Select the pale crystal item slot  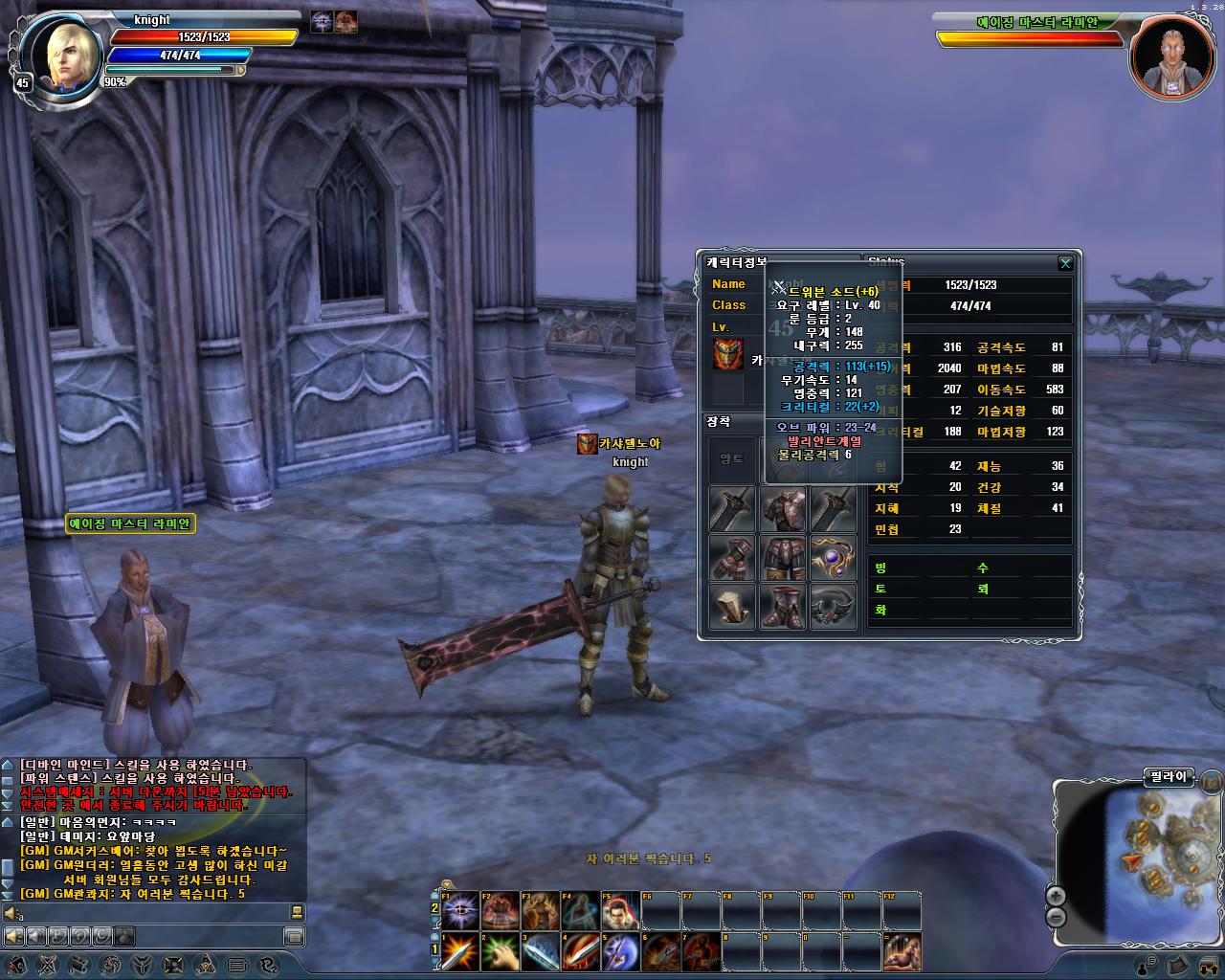point(732,607)
